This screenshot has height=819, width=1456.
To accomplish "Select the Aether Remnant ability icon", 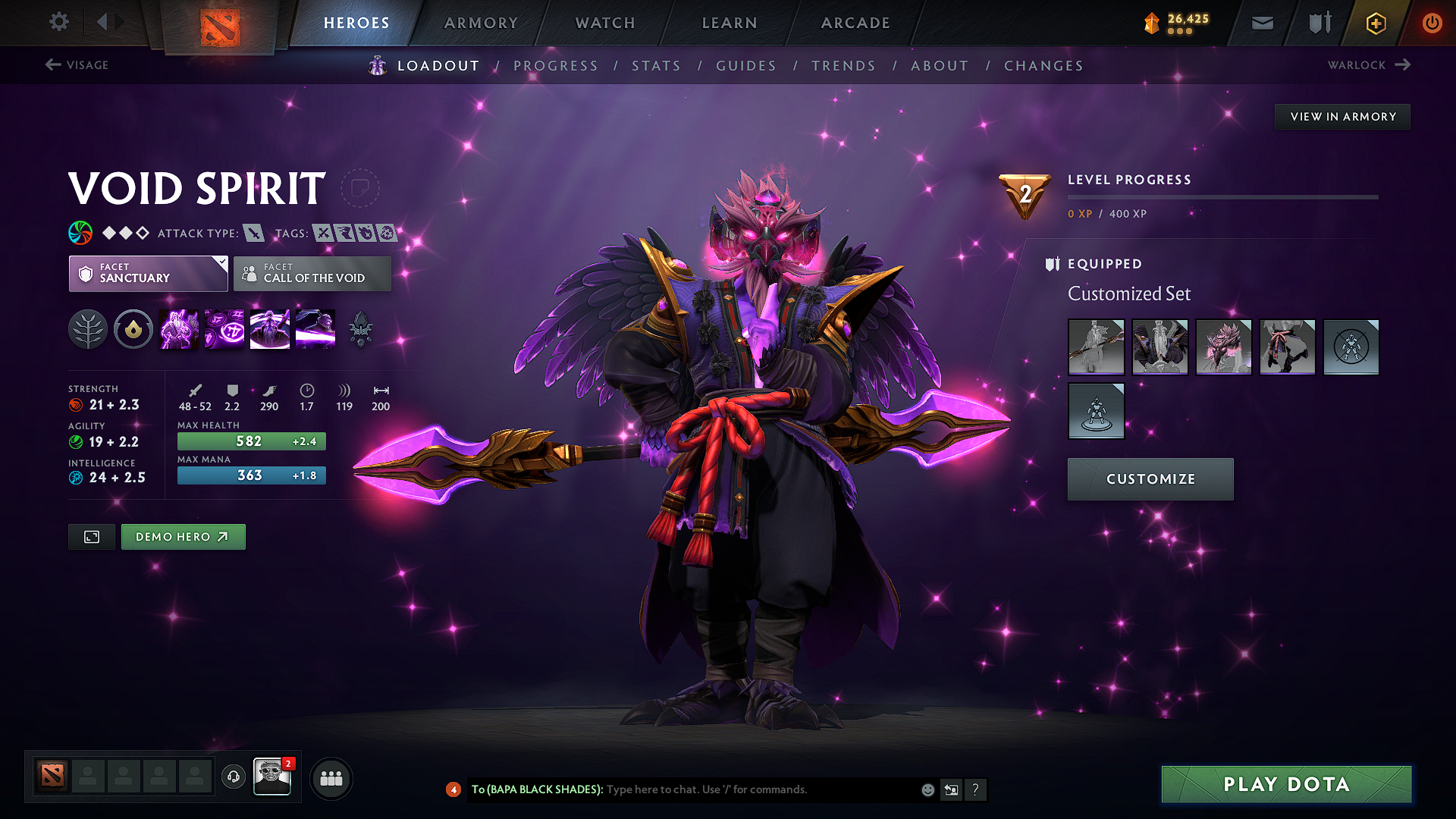I will 178,329.
